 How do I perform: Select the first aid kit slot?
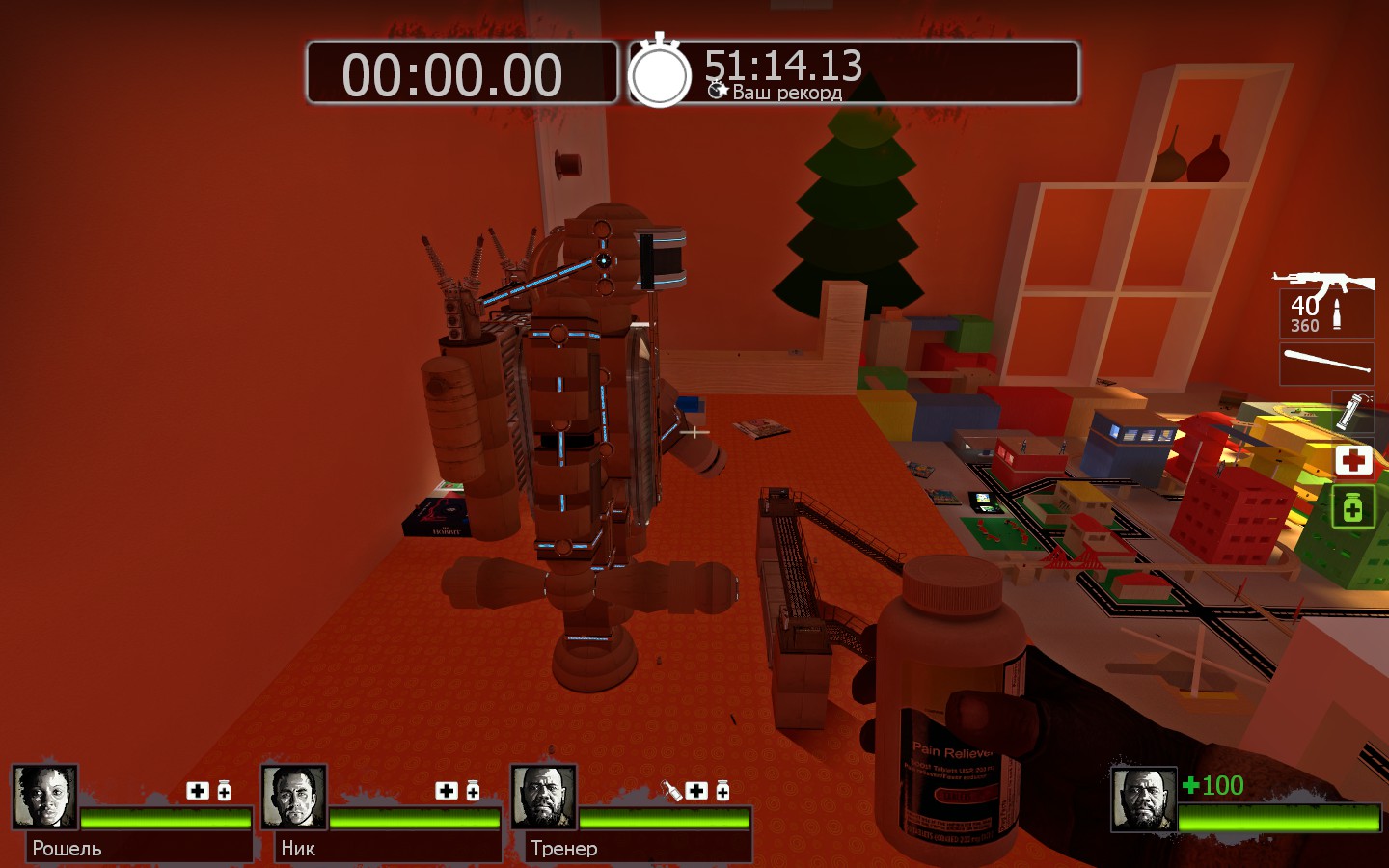[1352, 460]
